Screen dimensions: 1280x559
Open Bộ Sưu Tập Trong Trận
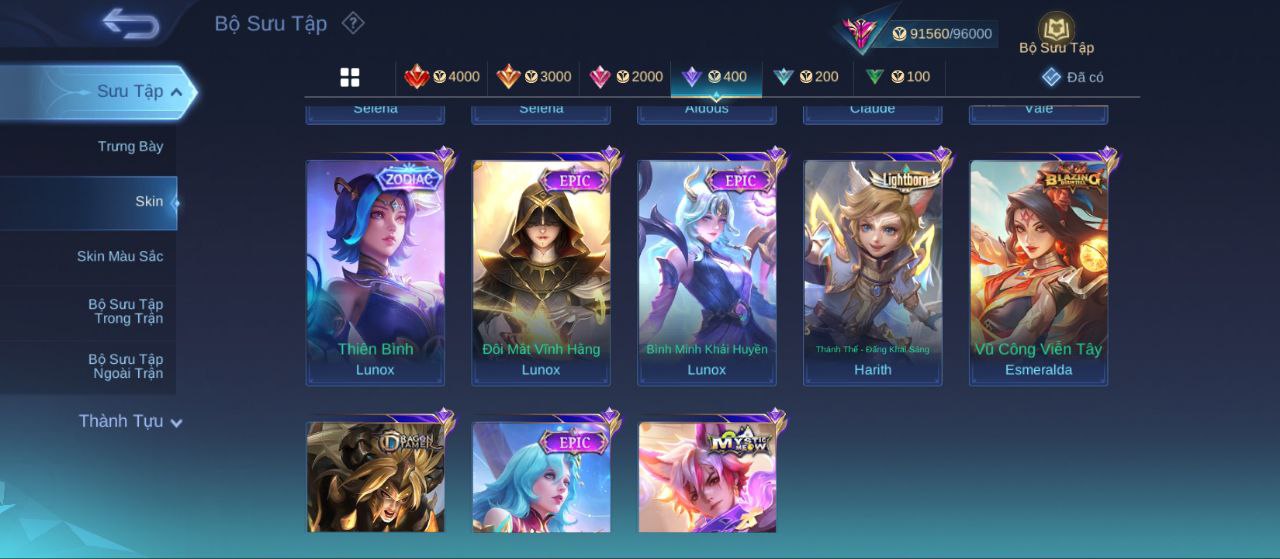(125, 311)
